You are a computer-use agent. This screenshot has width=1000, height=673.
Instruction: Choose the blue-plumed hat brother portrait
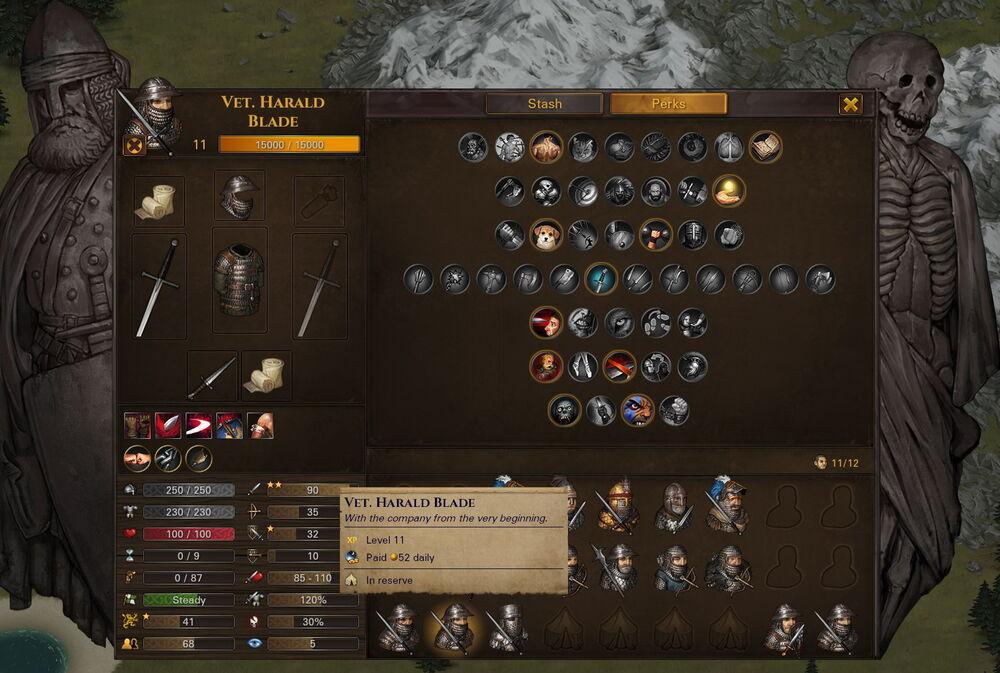click(726, 505)
